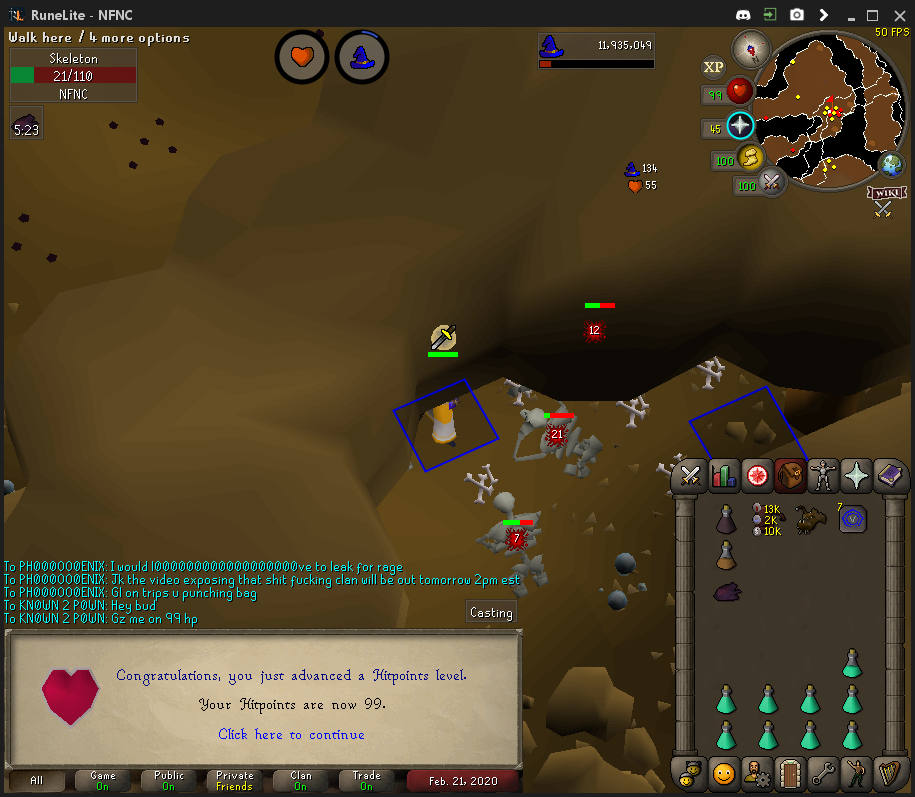This screenshot has width=915, height=797.
Task: Switch to the Spellbook tab
Action: [x=890, y=476]
